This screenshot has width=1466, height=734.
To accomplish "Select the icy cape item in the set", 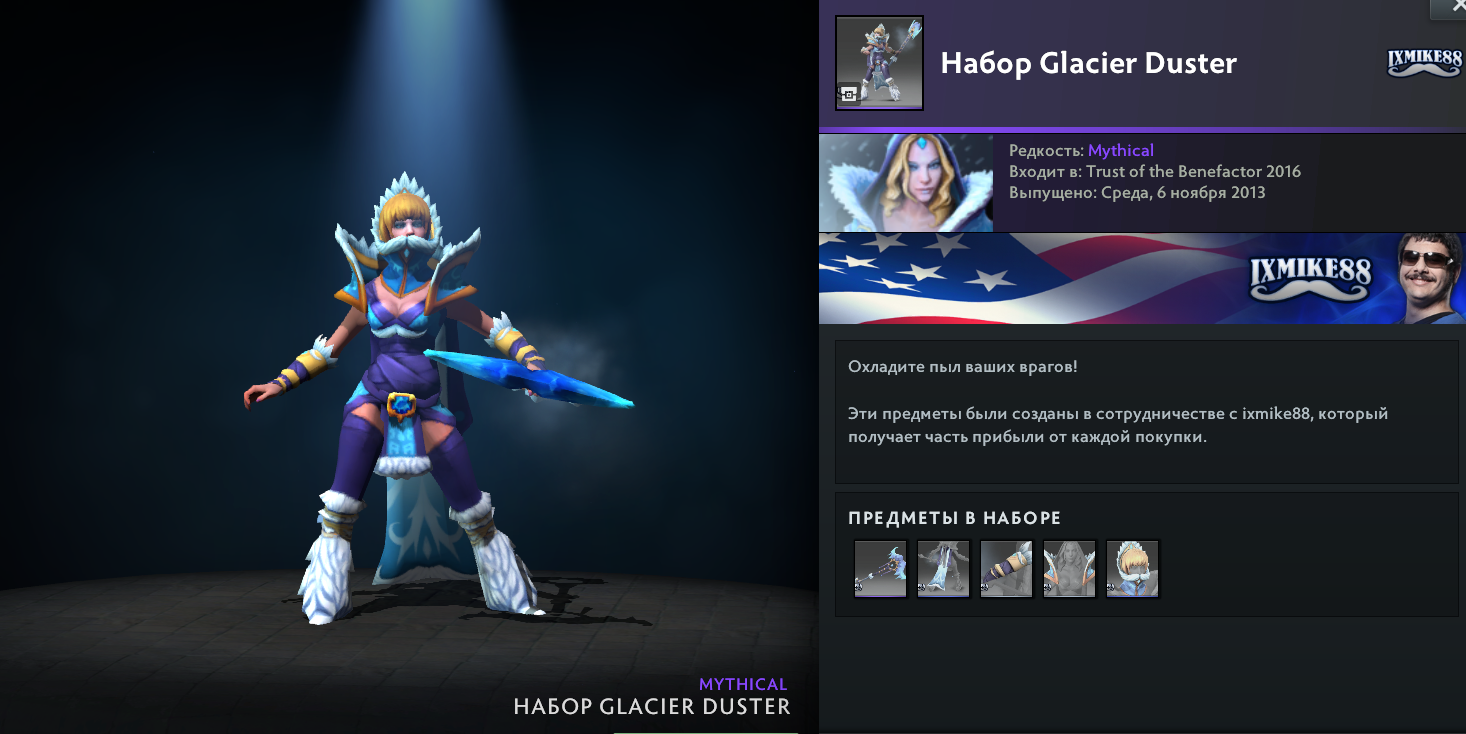I will point(943,568).
